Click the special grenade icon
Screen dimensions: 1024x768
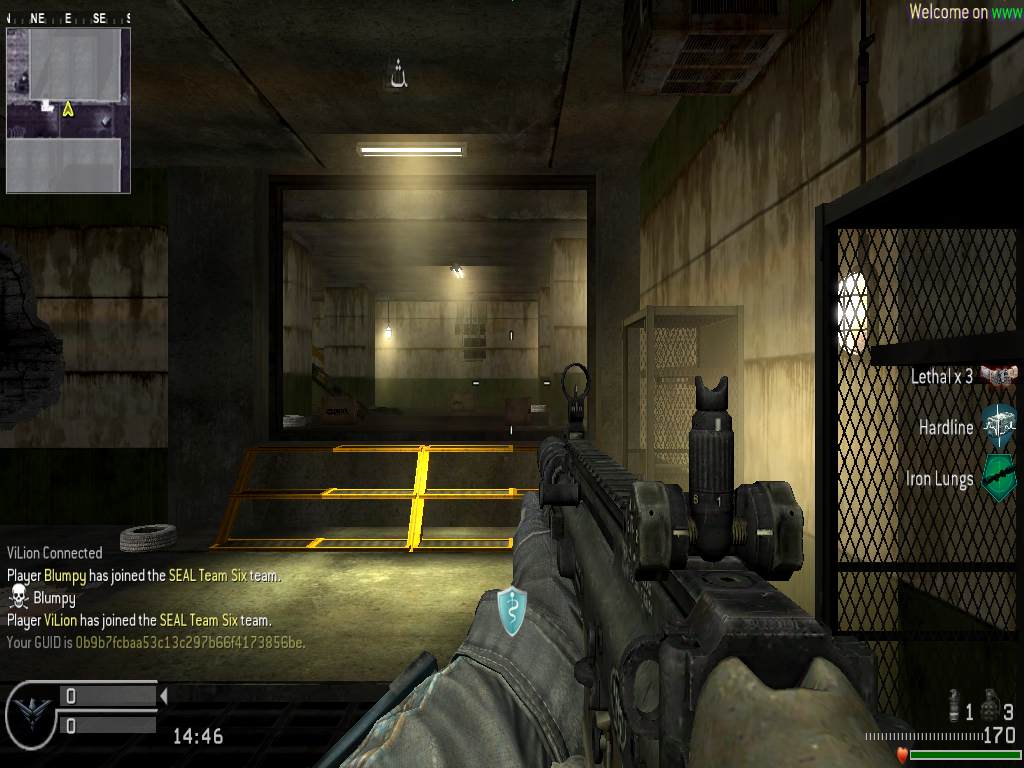(955, 708)
